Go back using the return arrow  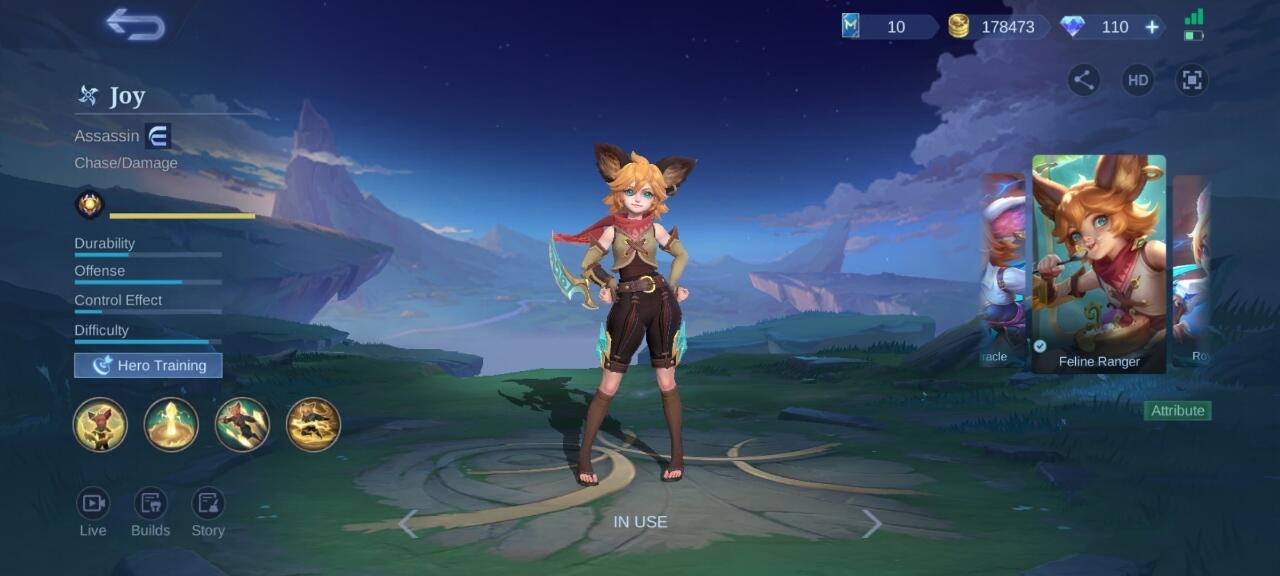point(136,25)
